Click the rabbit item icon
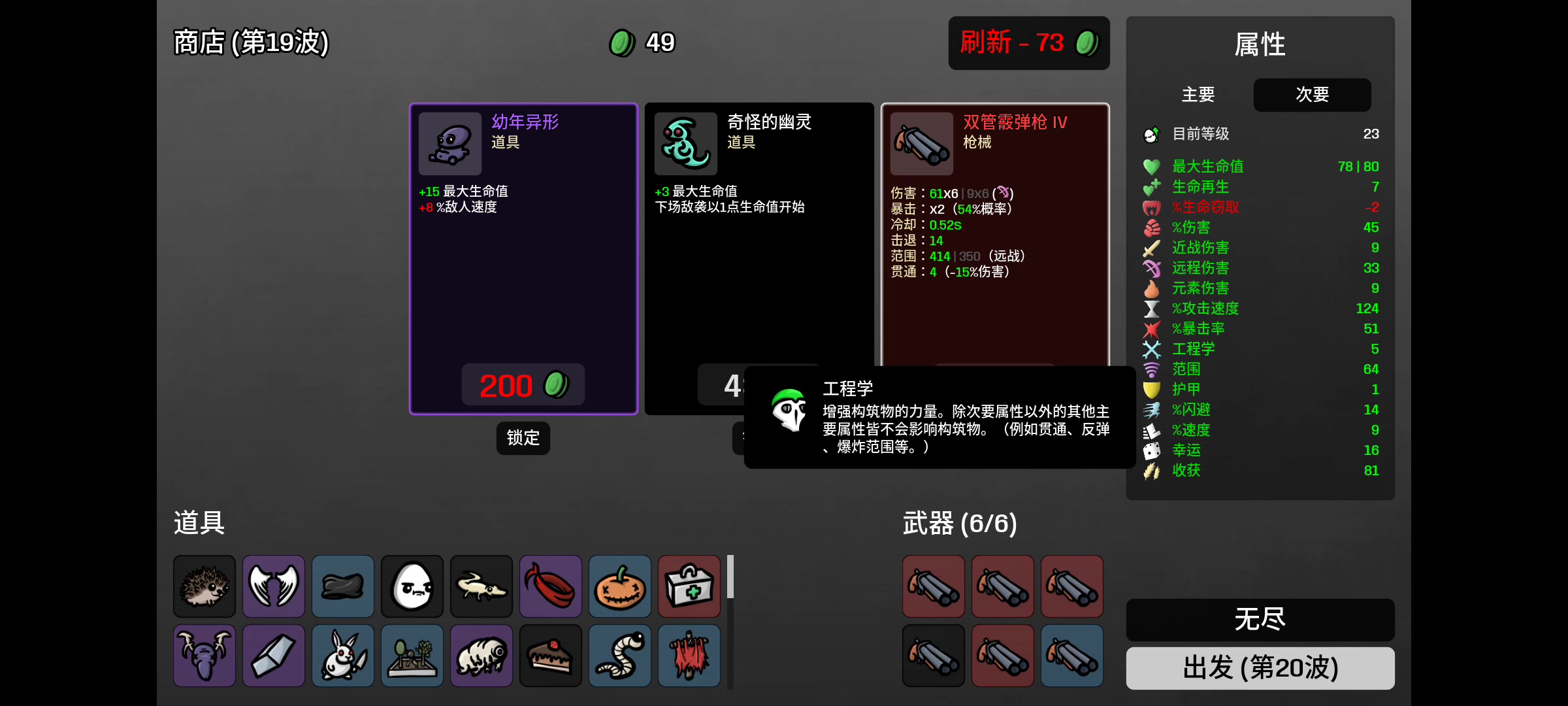 click(342, 656)
